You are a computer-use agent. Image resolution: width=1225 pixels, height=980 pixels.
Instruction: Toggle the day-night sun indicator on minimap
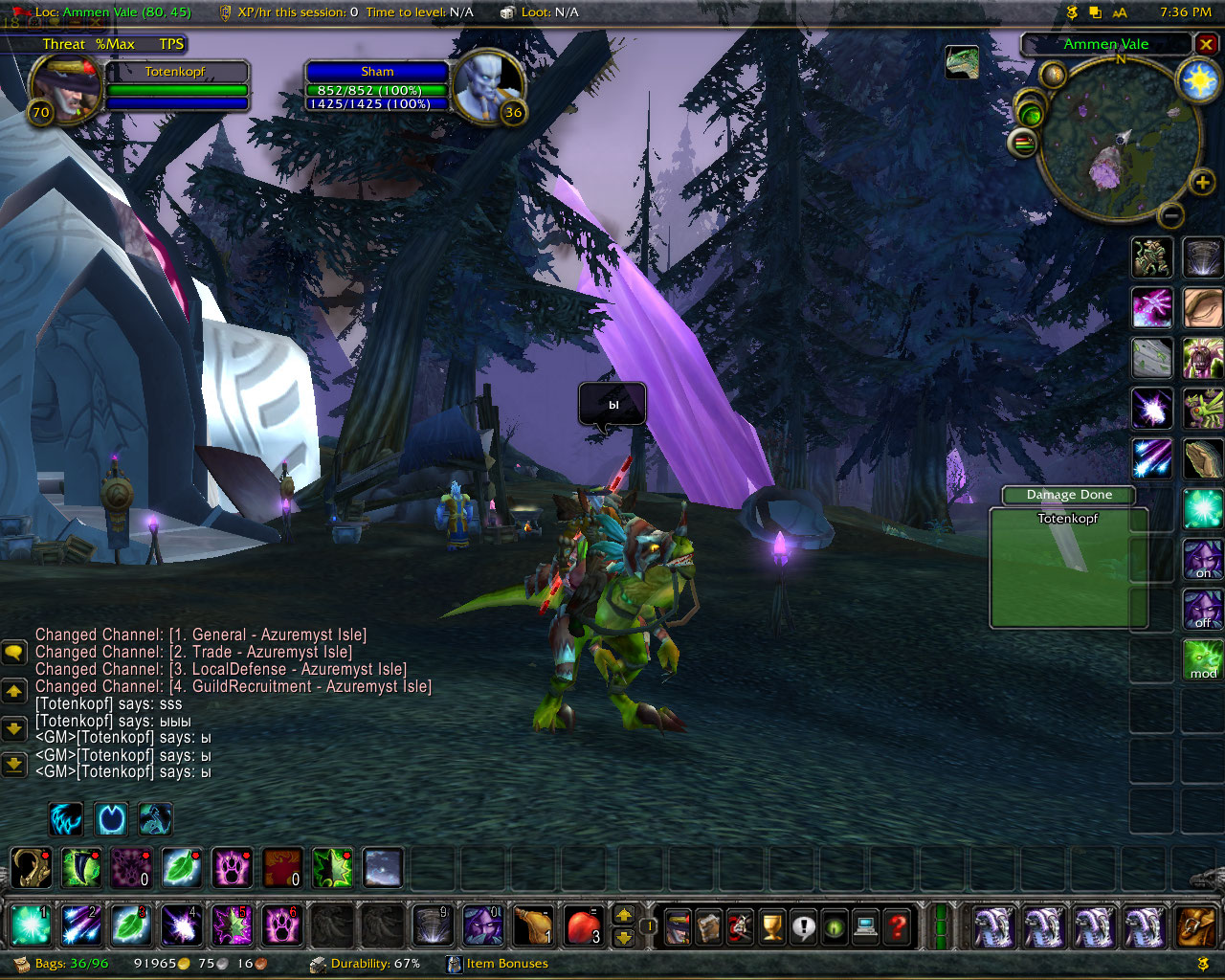[x=1198, y=80]
